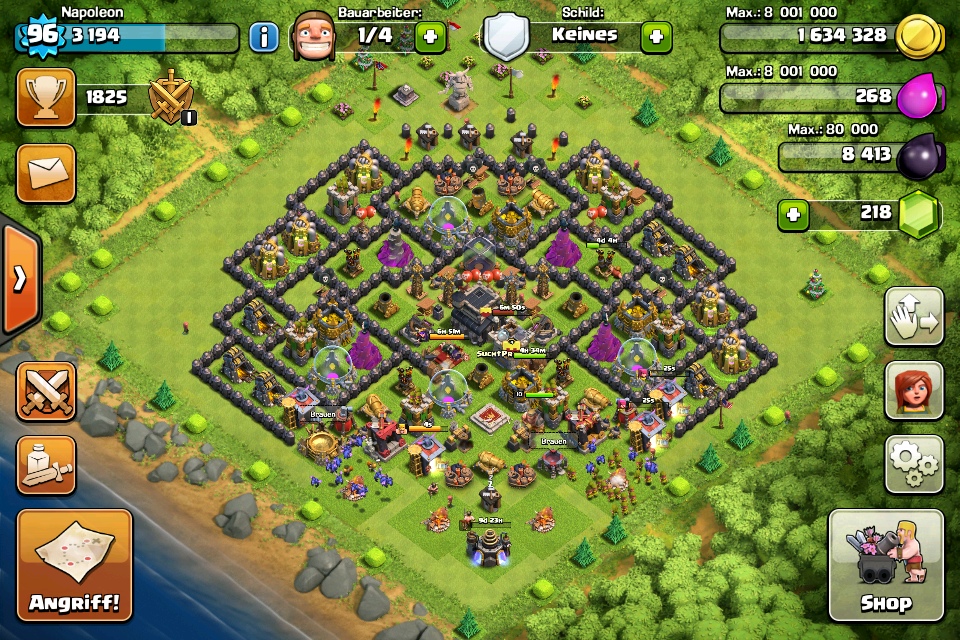Viewport: 960px width, 640px height.
Task: Add gems using the green plus button
Action: click(x=793, y=215)
